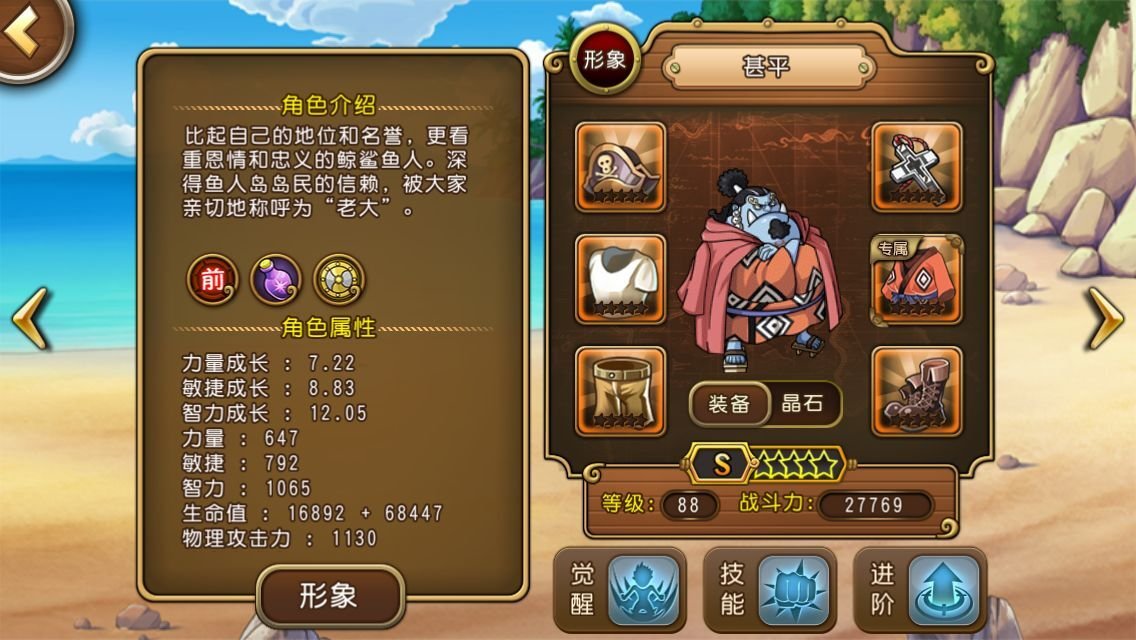
Task: Select the 专属 exclusive red cloak slot
Action: click(917, 279)
